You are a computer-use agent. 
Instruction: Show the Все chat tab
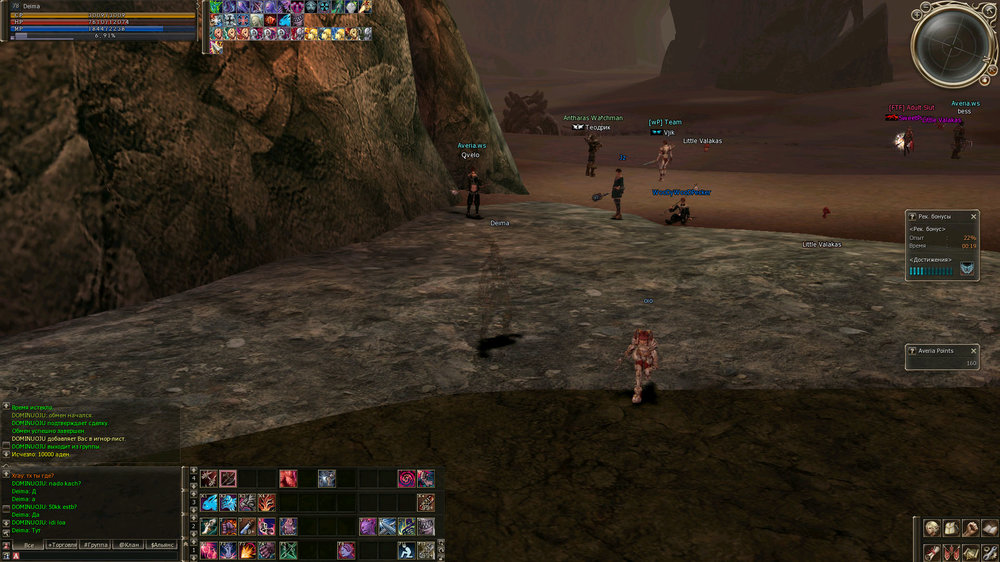[x=28, y=545]
